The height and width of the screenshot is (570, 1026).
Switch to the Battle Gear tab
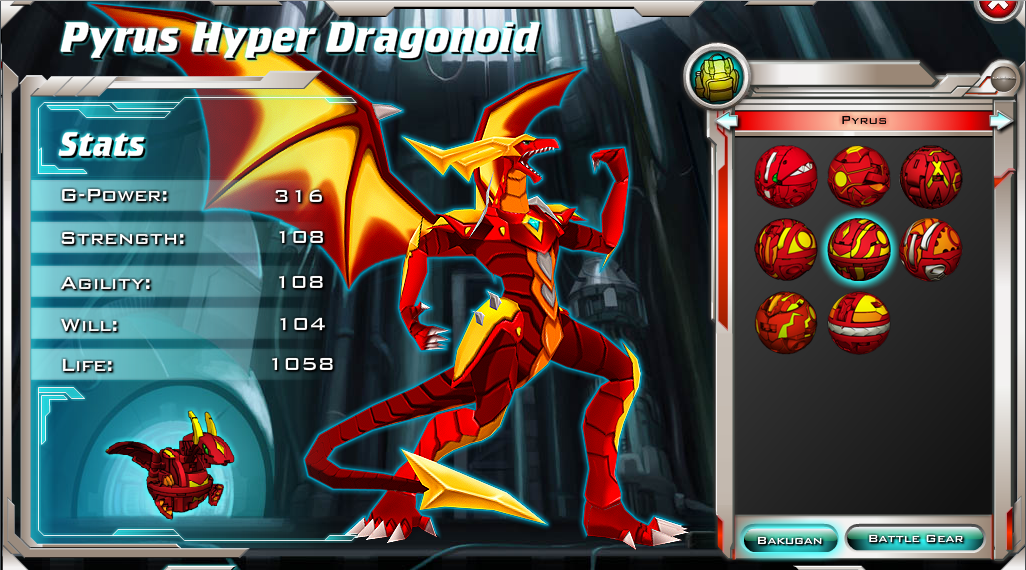(x=915, y=539)
